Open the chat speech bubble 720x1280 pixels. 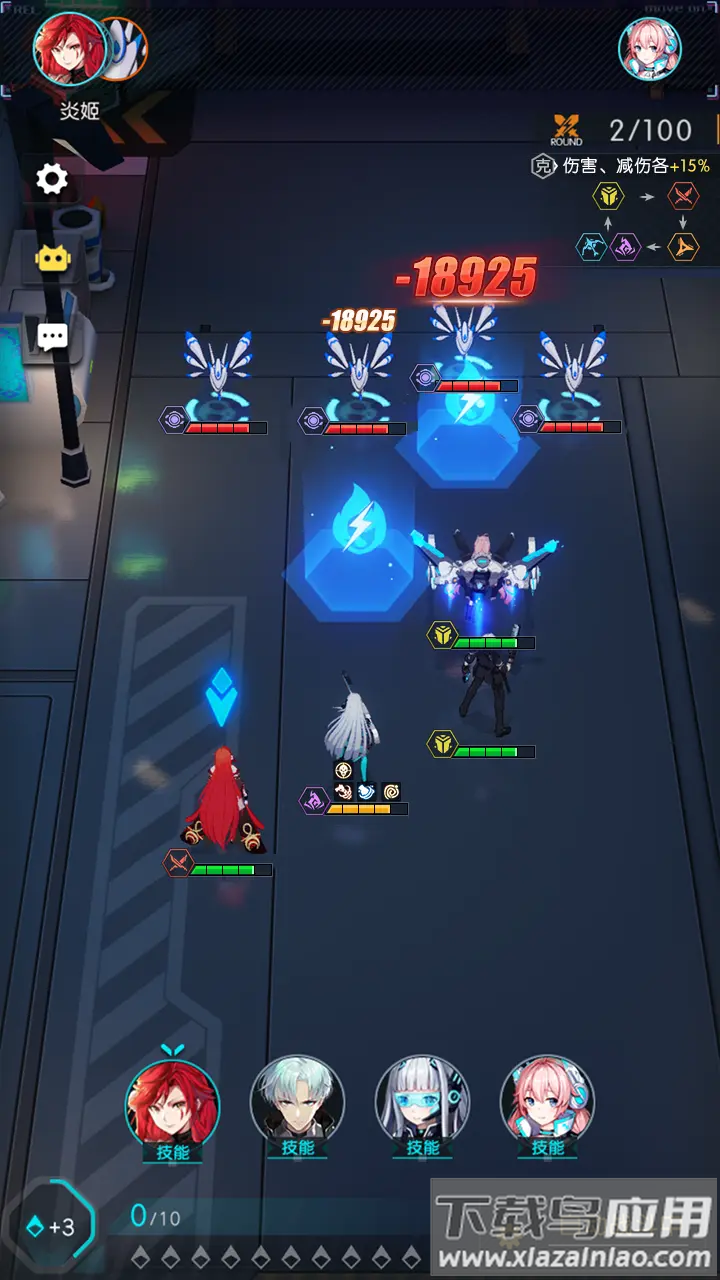tap(52, 336)
